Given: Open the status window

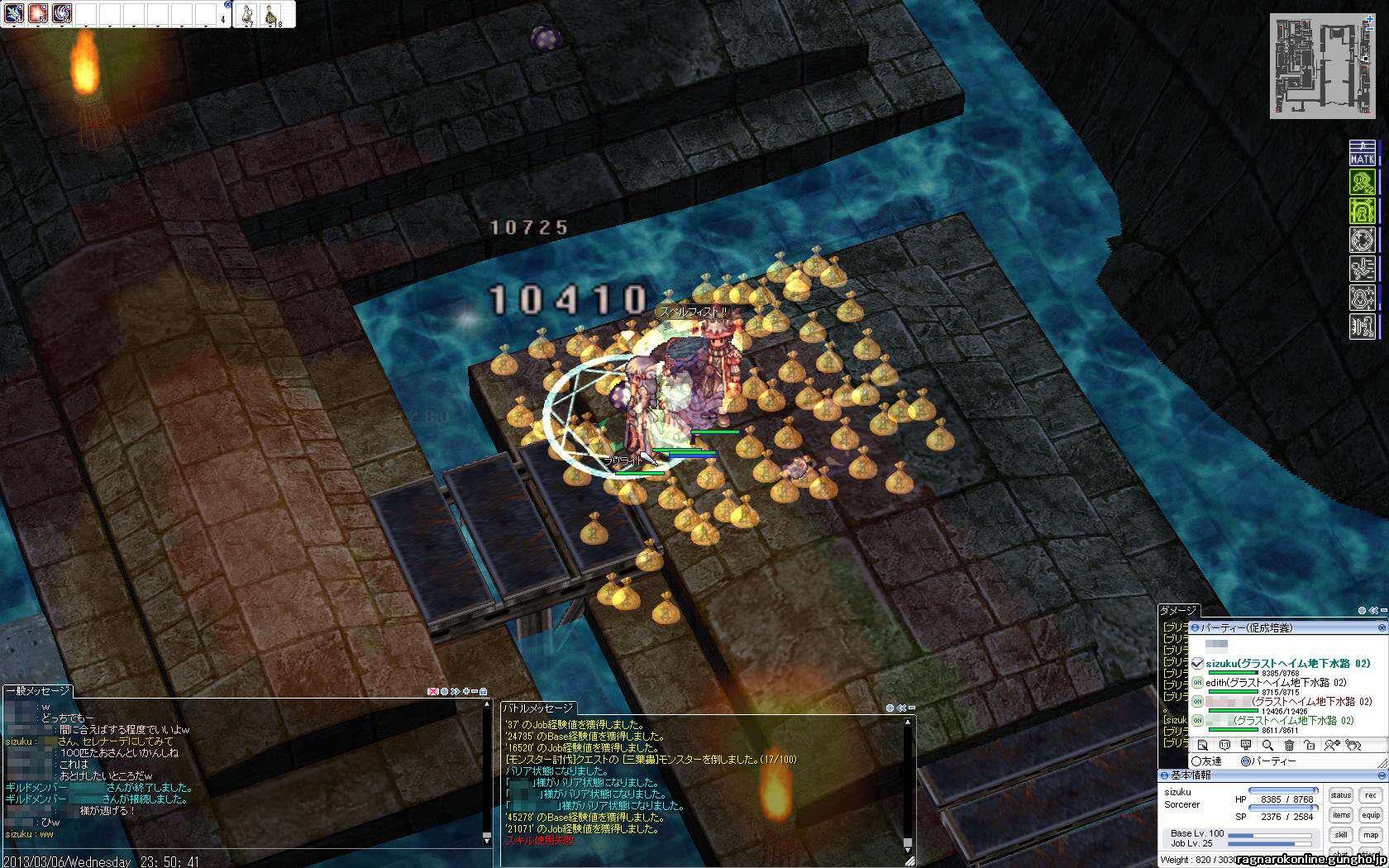Looking at the screenshot, I should point(1340,795).
